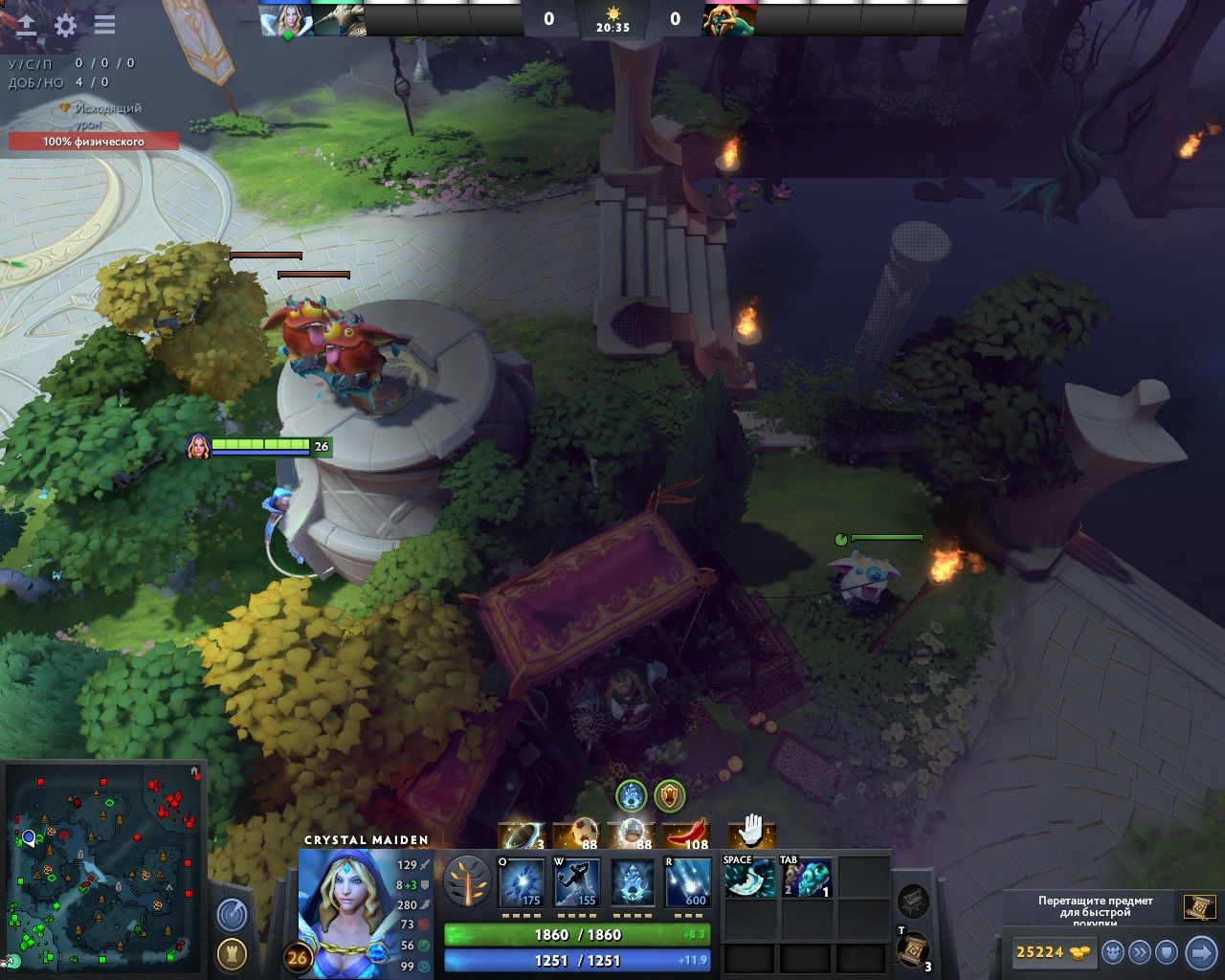Activate the Frostbite ability
The width and height of the screenshot is (1225, 980).
(577, 882)
